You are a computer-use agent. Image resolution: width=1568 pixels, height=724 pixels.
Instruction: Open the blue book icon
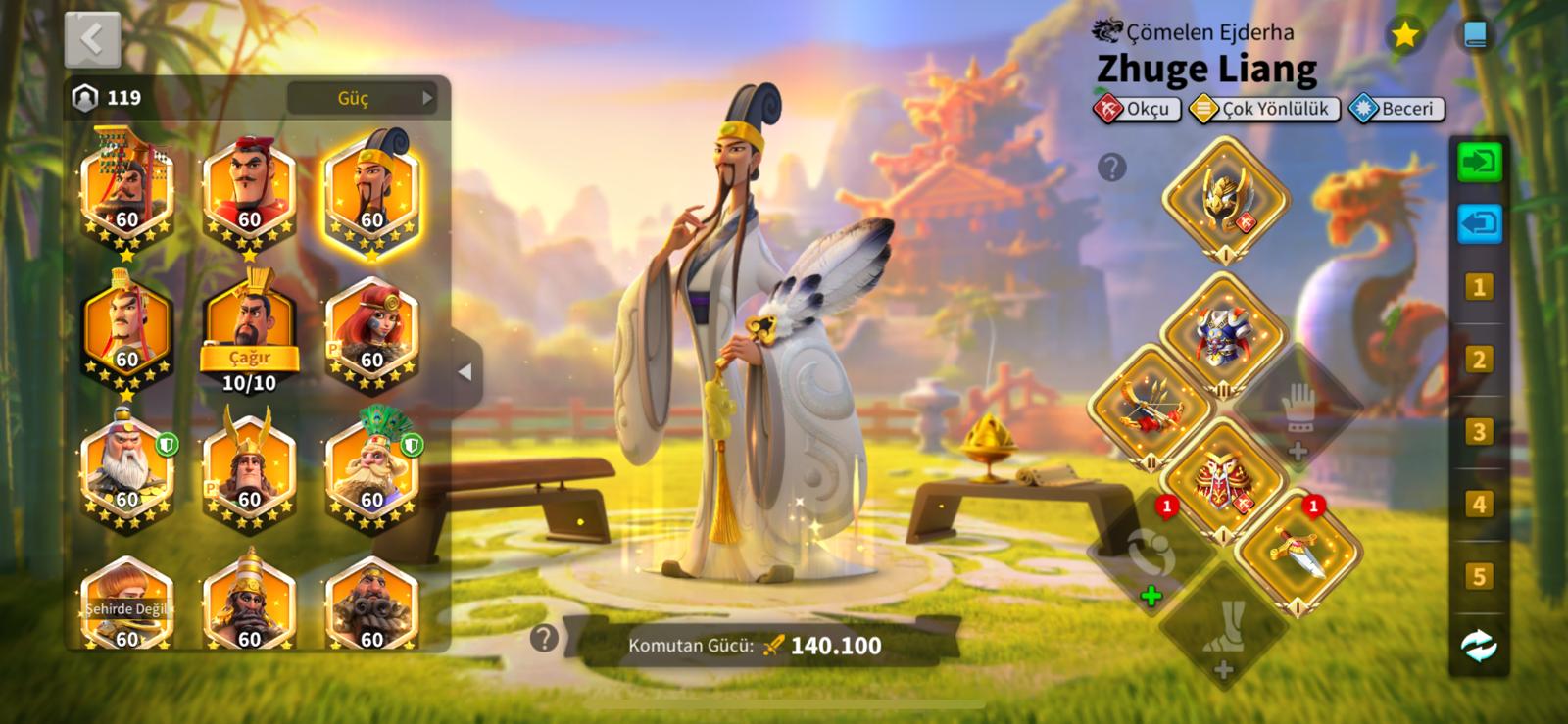pos(1475,35)
